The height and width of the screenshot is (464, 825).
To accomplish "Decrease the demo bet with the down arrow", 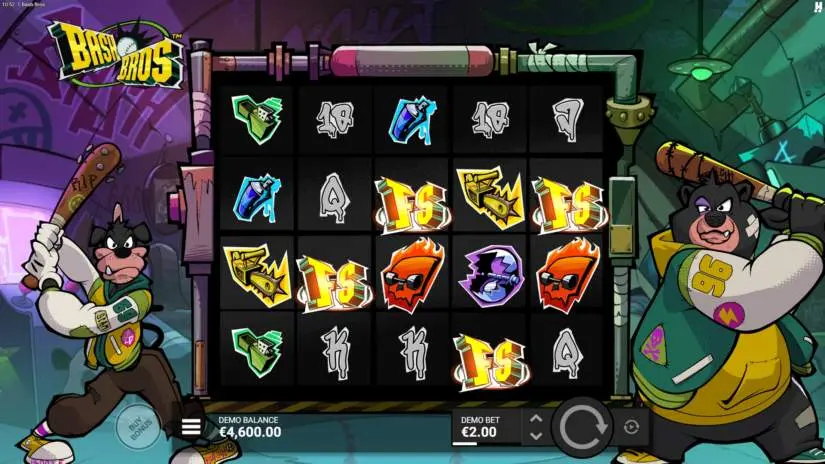I will tap(535, 435).
